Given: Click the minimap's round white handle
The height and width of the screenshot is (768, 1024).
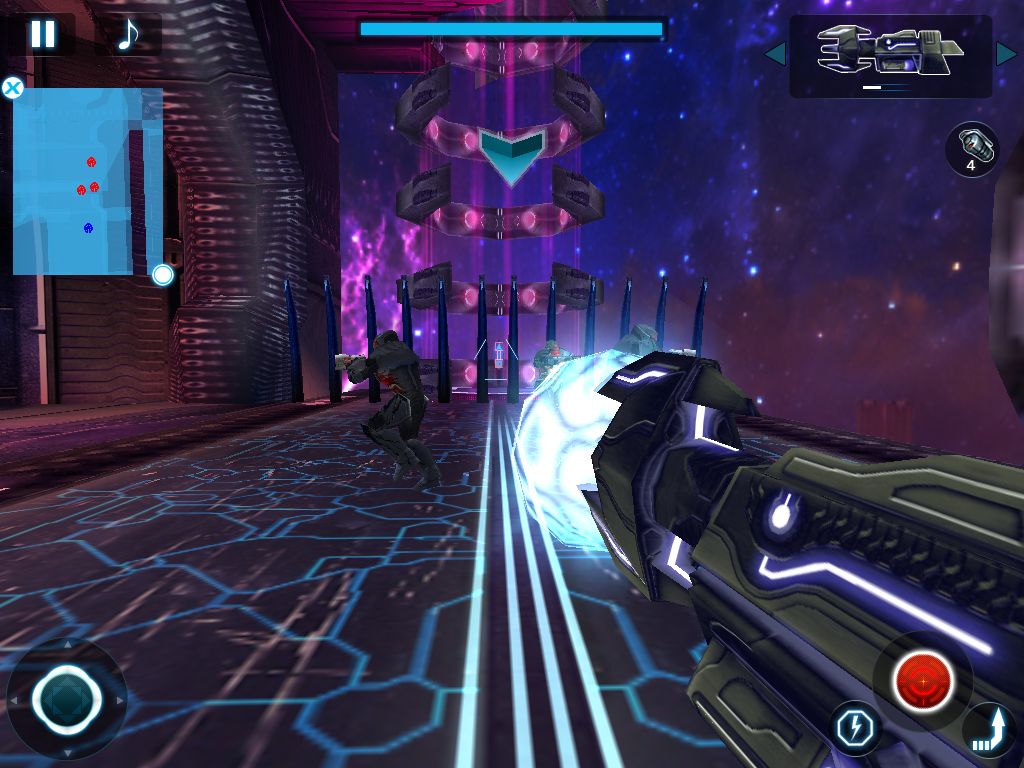Looking at the screenshot, I should (162, 275).
